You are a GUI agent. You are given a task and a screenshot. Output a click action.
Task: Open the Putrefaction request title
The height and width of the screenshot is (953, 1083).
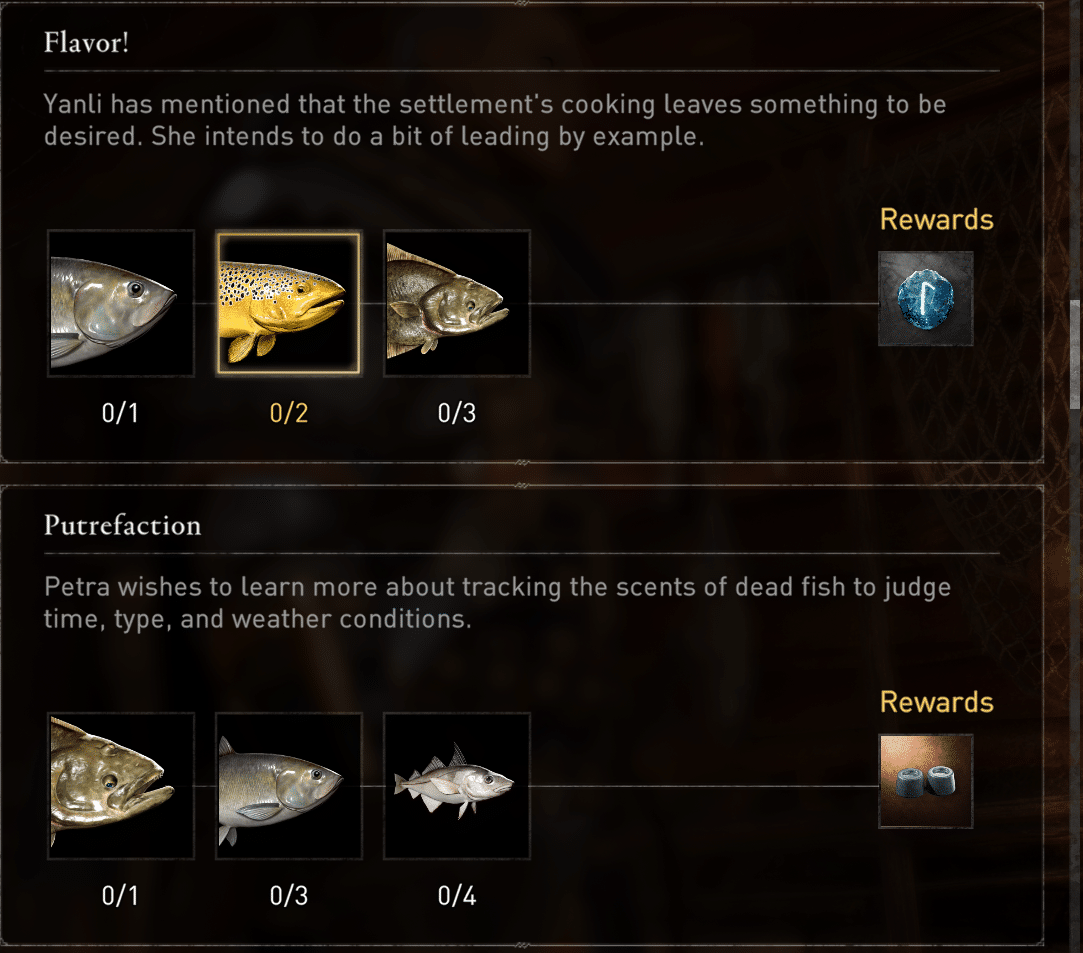(x=122, y=526)
